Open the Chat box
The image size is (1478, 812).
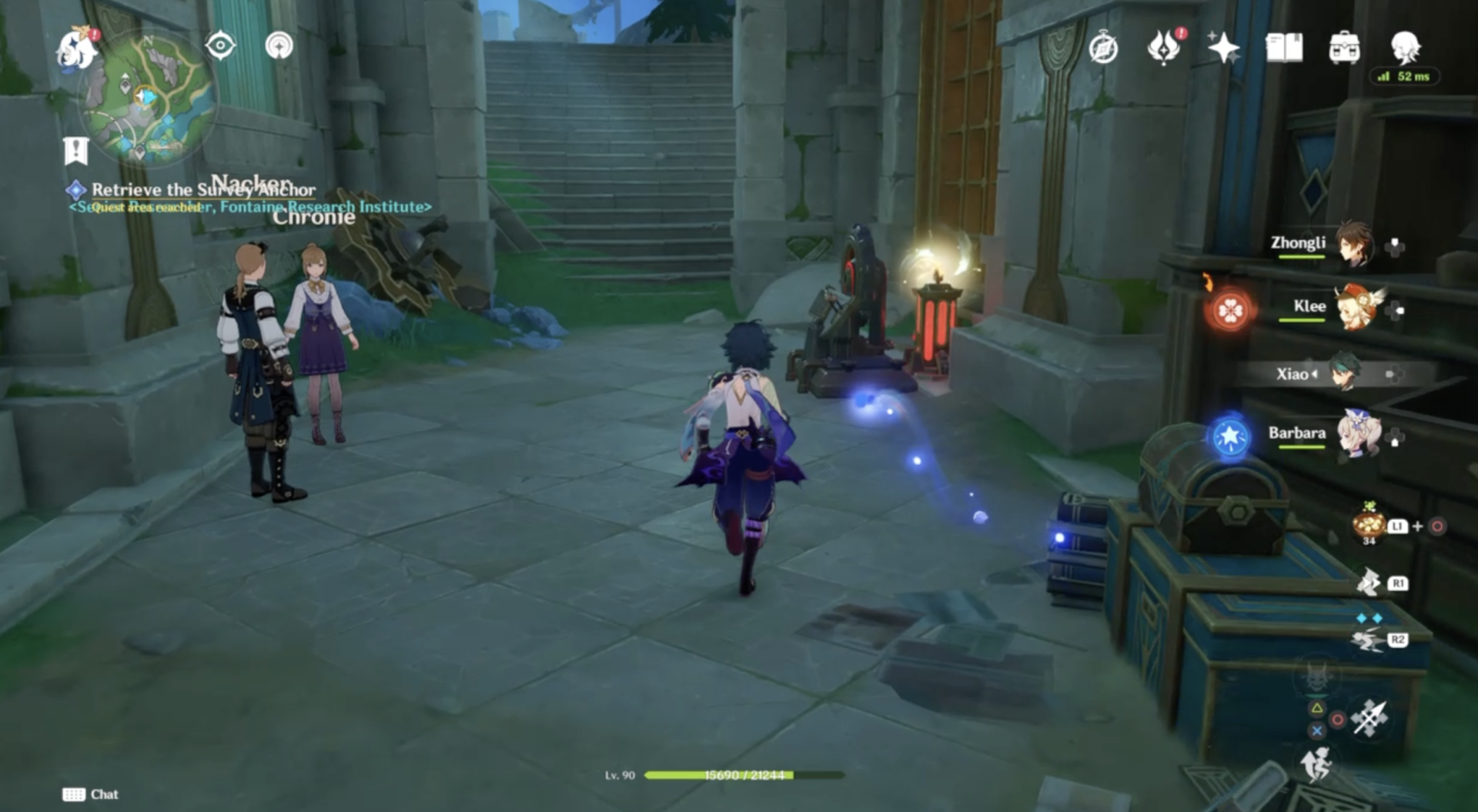click(91, 794)
